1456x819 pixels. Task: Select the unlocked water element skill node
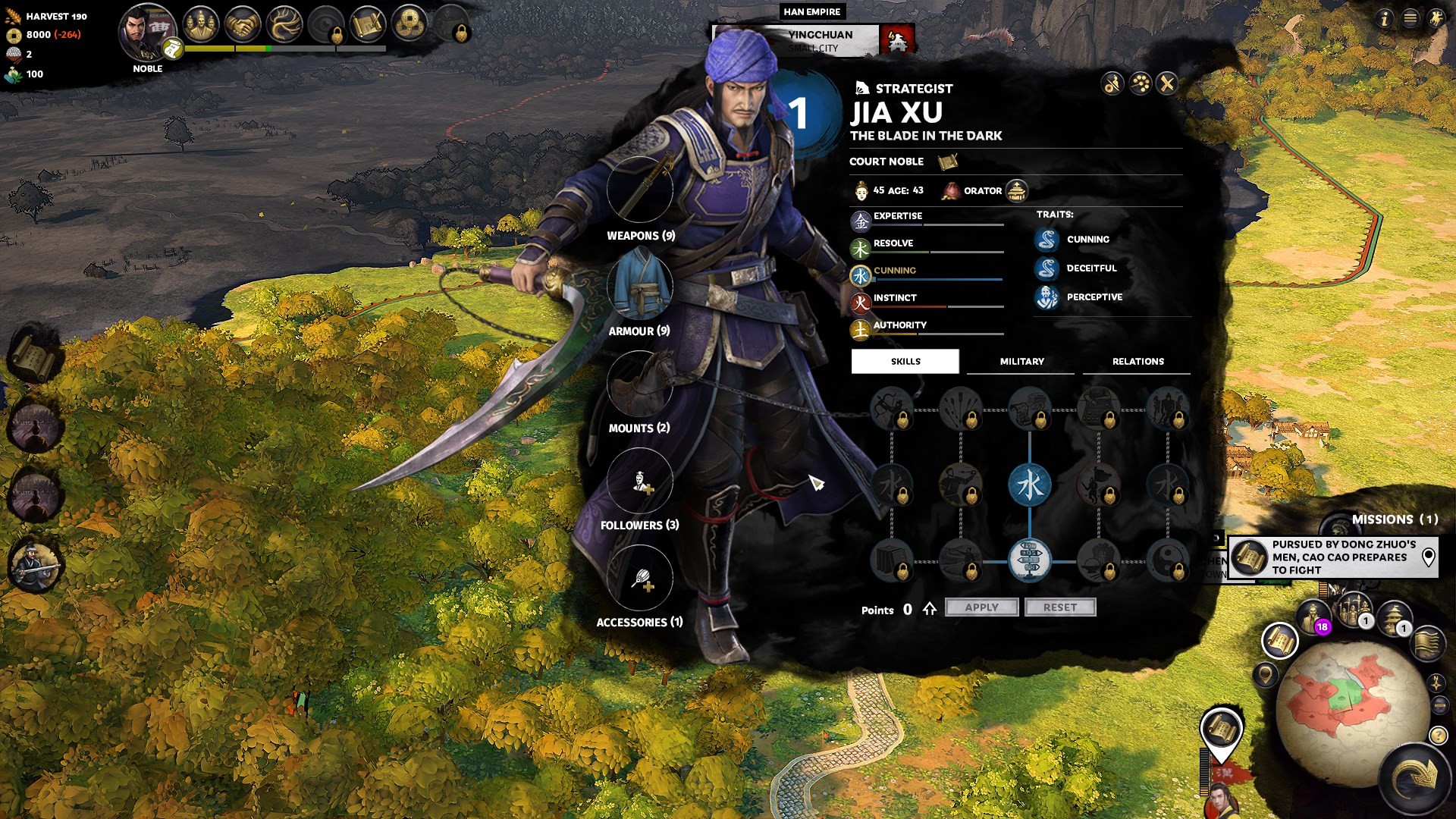[x=1029, y=485]
